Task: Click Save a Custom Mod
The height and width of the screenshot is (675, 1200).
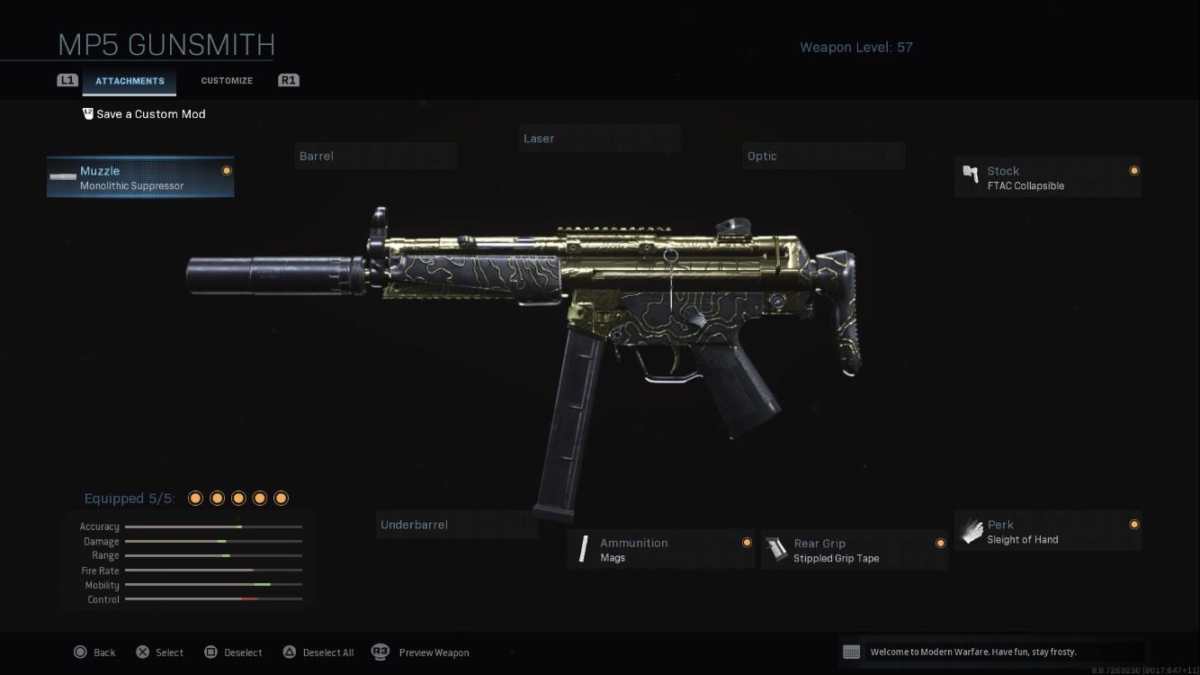Action: point(145,114)
